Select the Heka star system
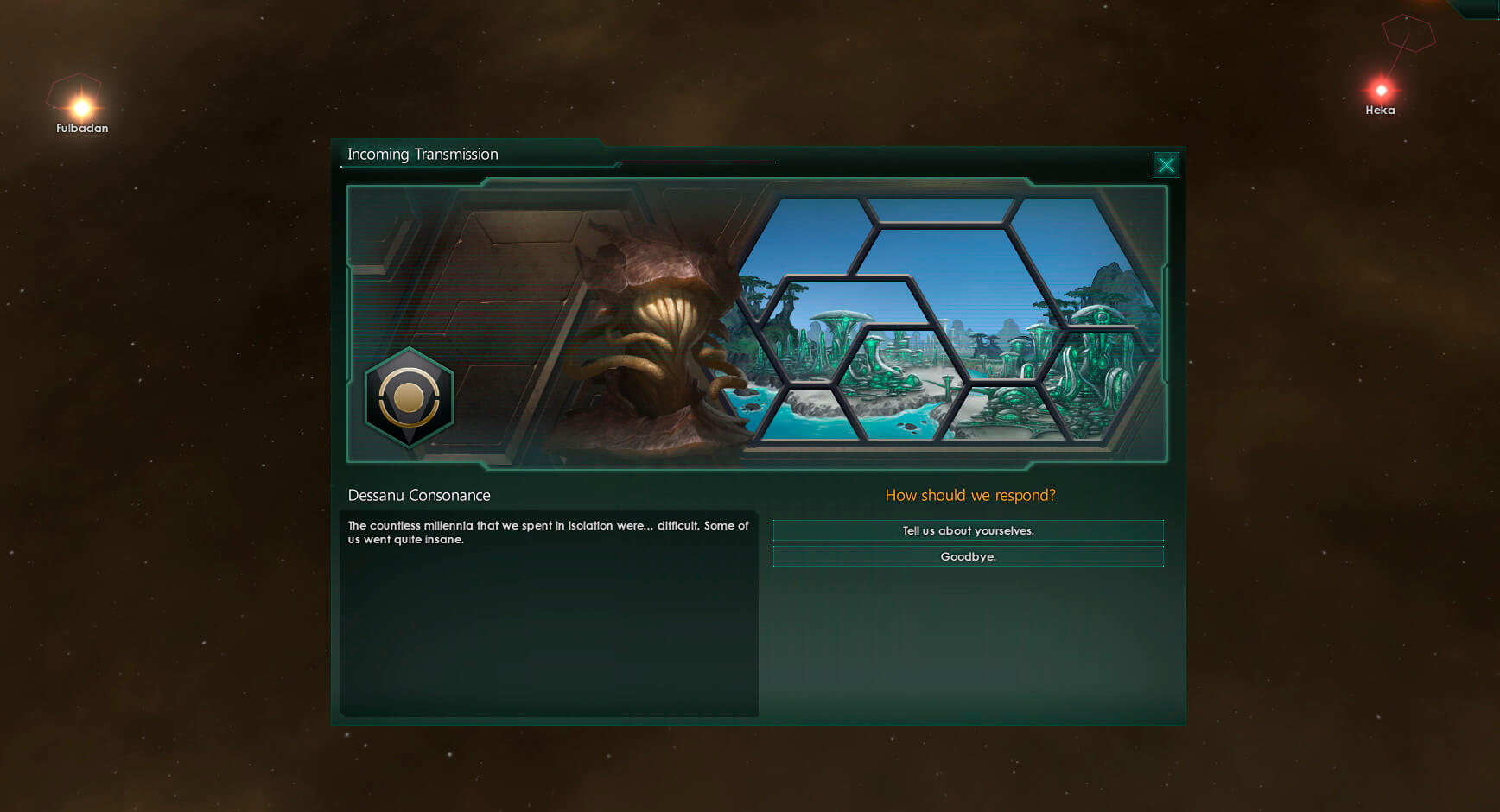The image size is (1500, 812). (x=1381, y=91)
